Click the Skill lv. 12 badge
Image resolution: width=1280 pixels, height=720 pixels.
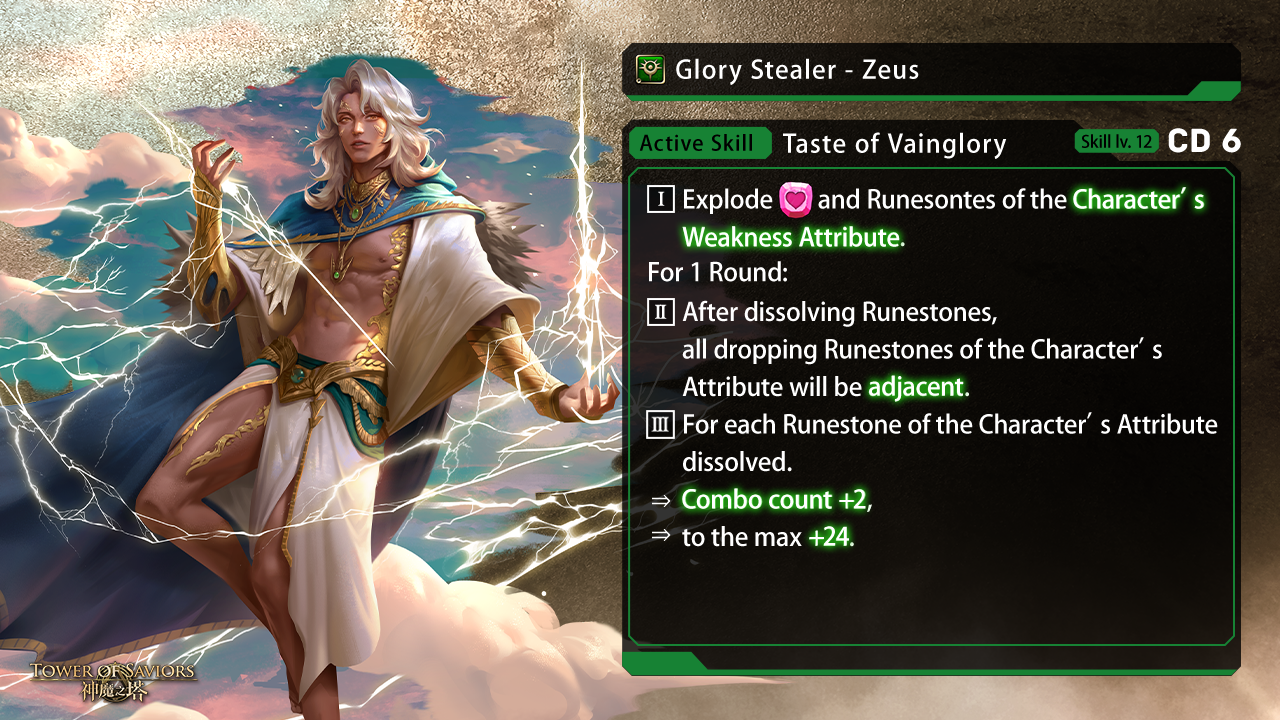[1117, 142]
